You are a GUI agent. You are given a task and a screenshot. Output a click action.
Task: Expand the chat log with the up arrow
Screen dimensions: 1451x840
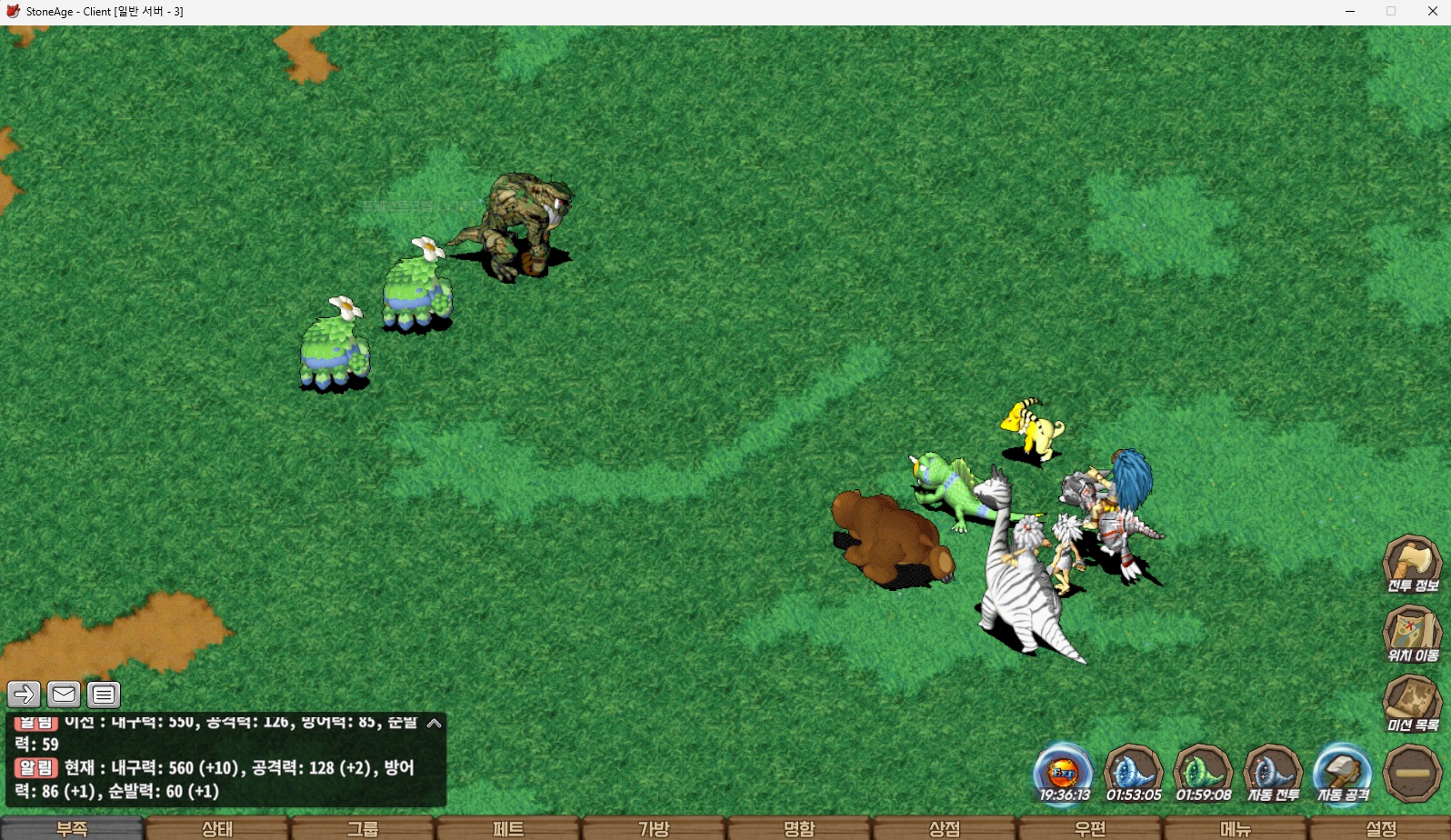point(434,724)
